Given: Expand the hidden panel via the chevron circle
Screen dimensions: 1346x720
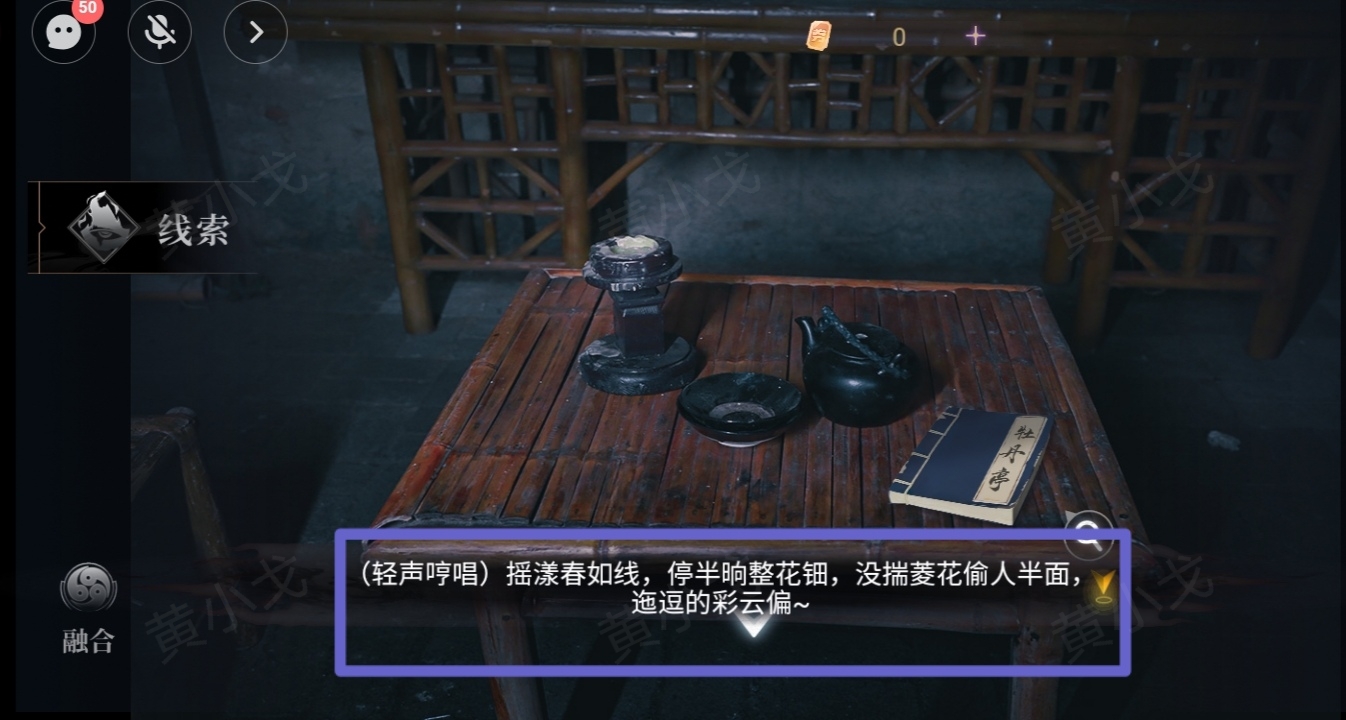Looking at the screenshot, I should (255, 32).
